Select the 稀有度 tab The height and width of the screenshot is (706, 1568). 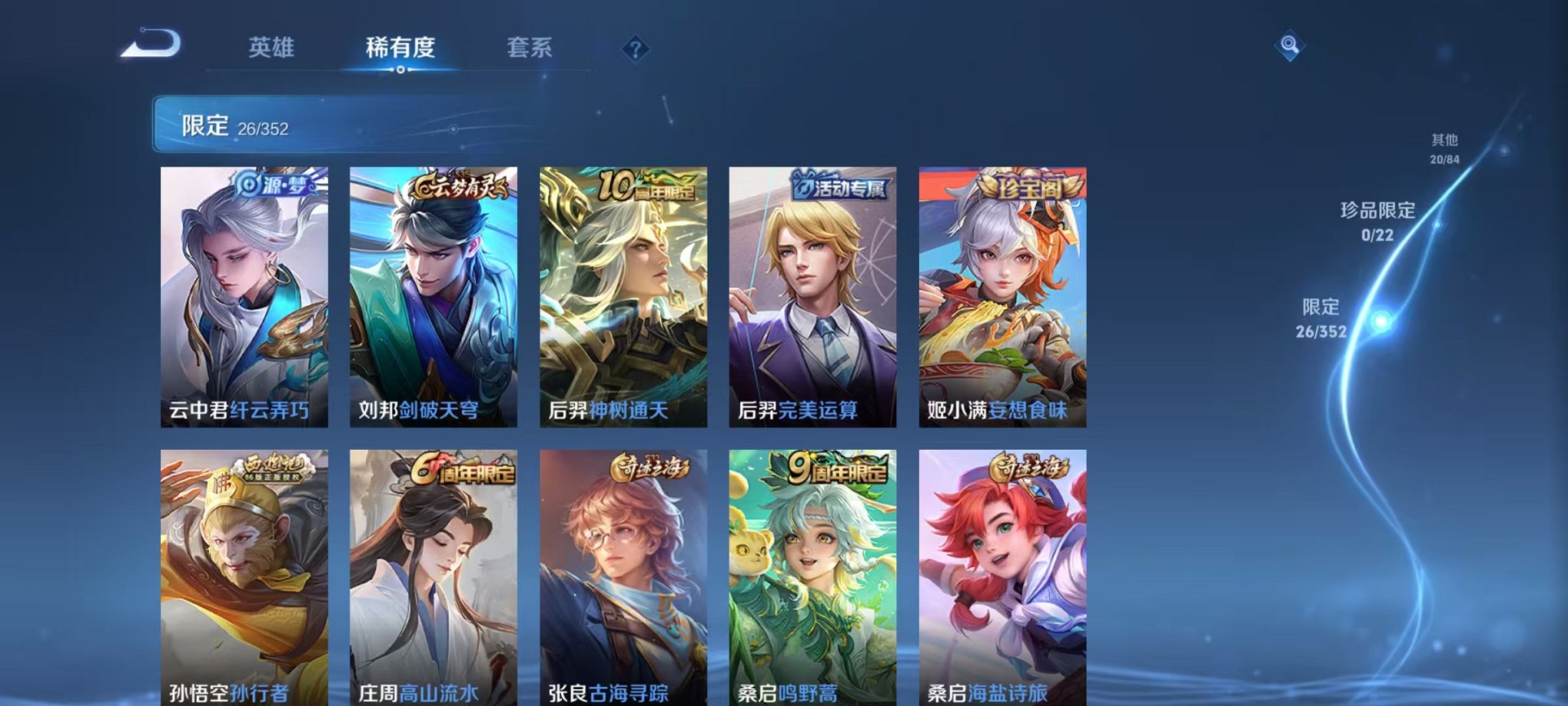tap(400, 48)
